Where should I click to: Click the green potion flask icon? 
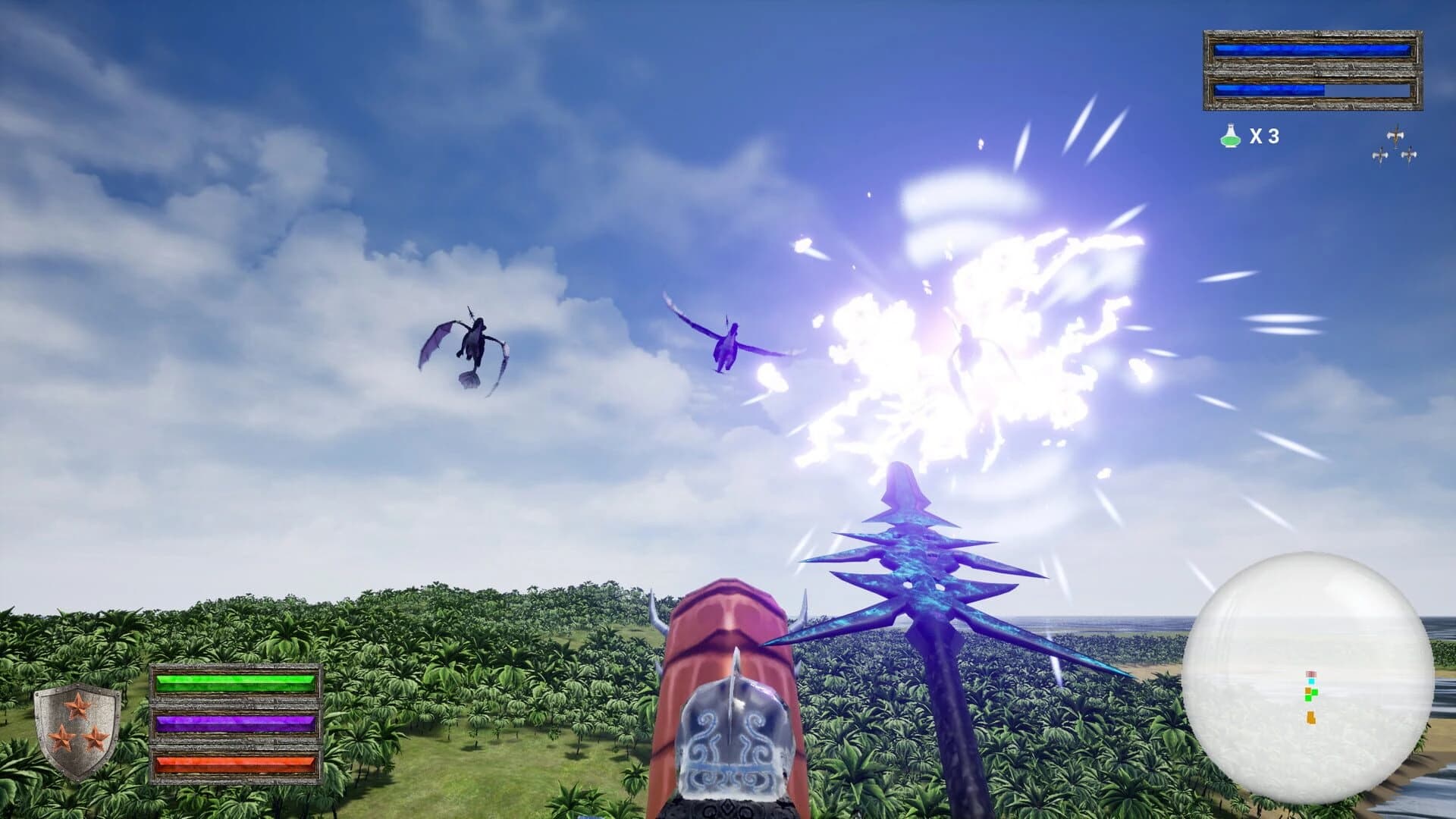(1230, 136)
